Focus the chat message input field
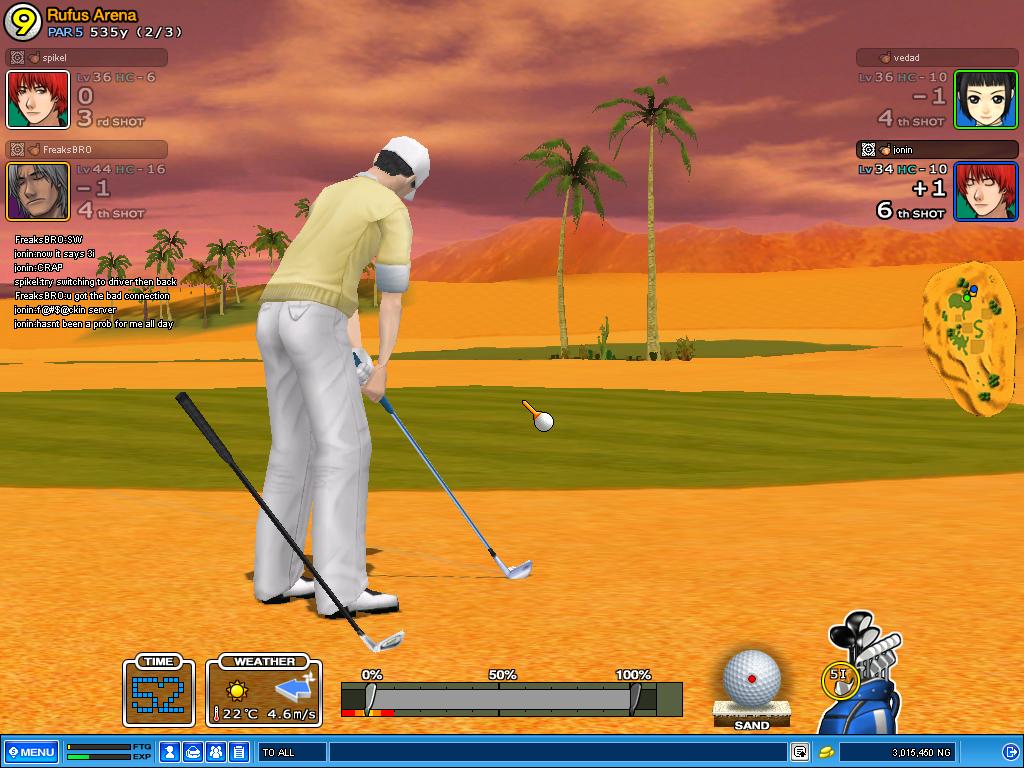Viewport: 1024px width, 768px height. [x=557, y=752]
